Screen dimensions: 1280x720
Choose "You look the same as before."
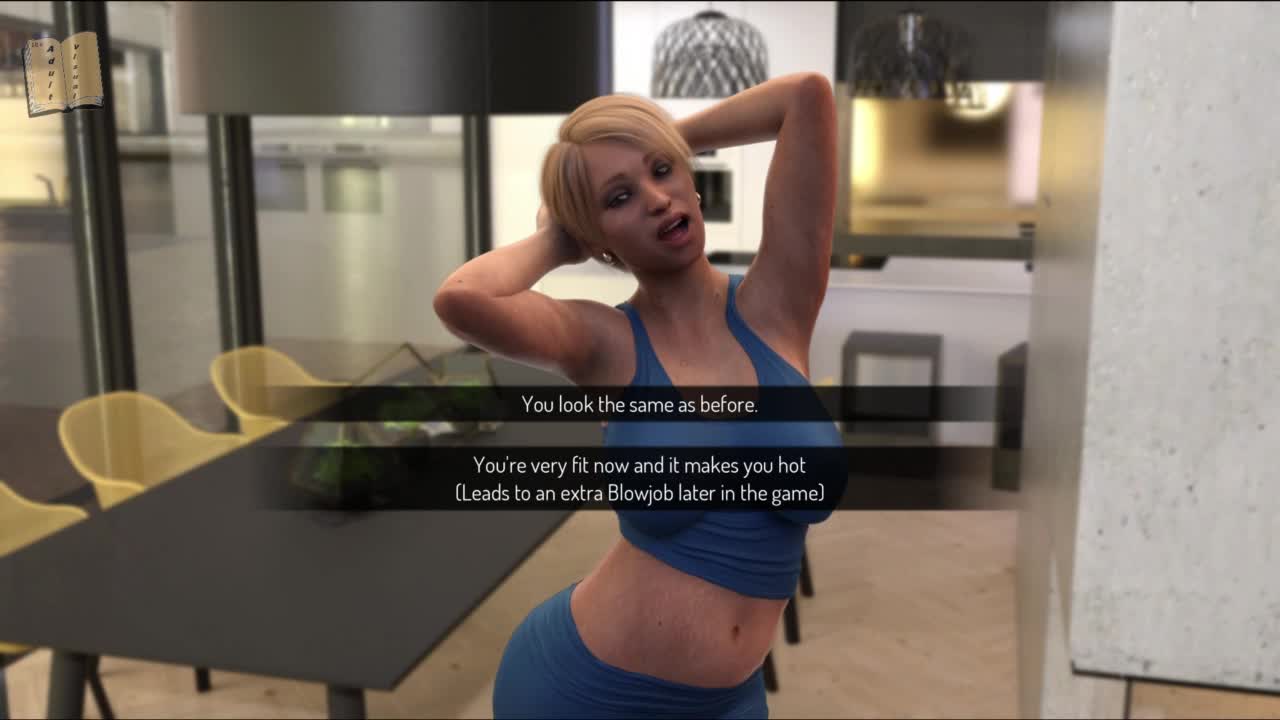(x=639, y=405)
